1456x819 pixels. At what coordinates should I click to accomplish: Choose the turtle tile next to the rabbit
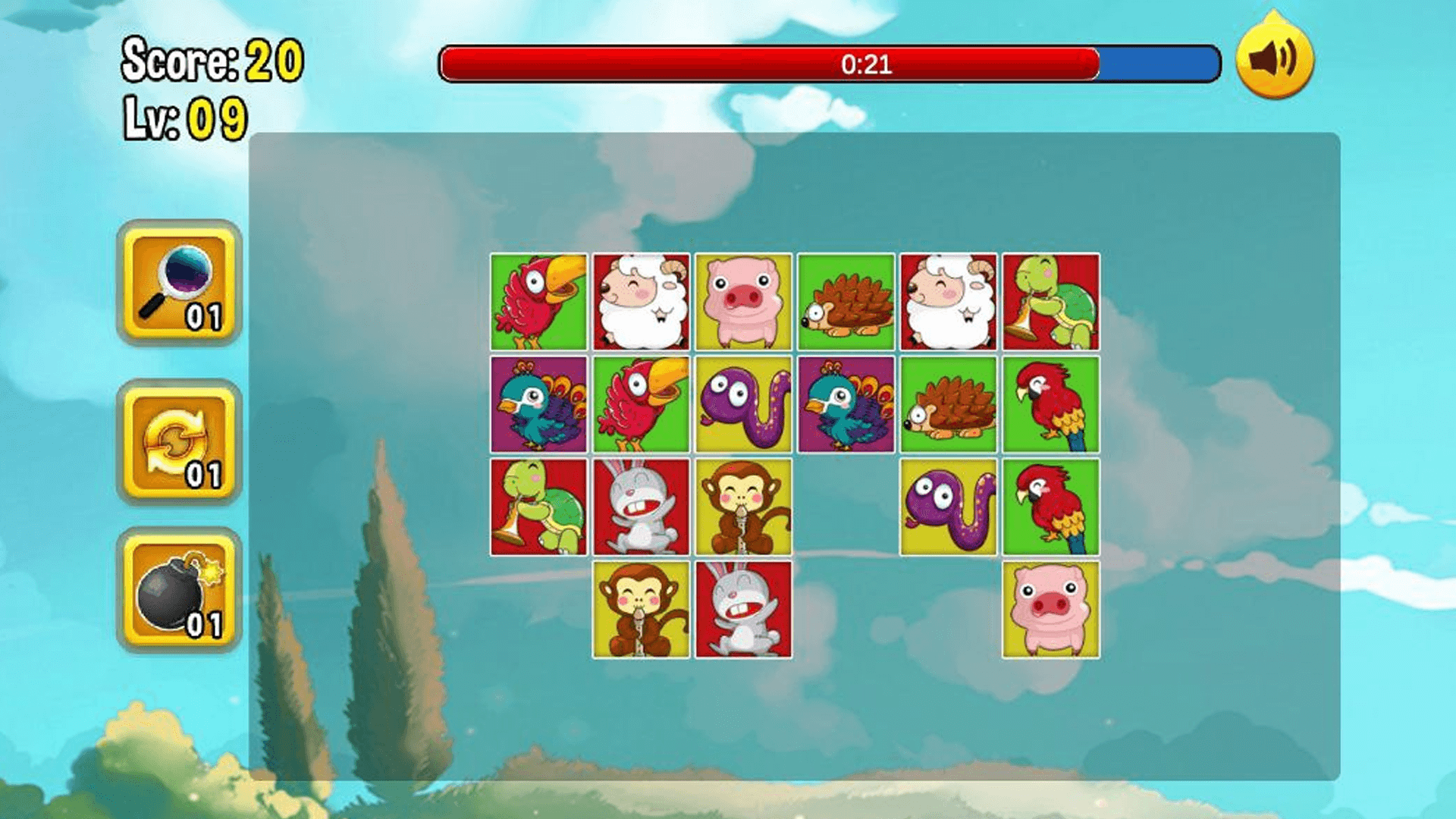(x=538, y=507)
